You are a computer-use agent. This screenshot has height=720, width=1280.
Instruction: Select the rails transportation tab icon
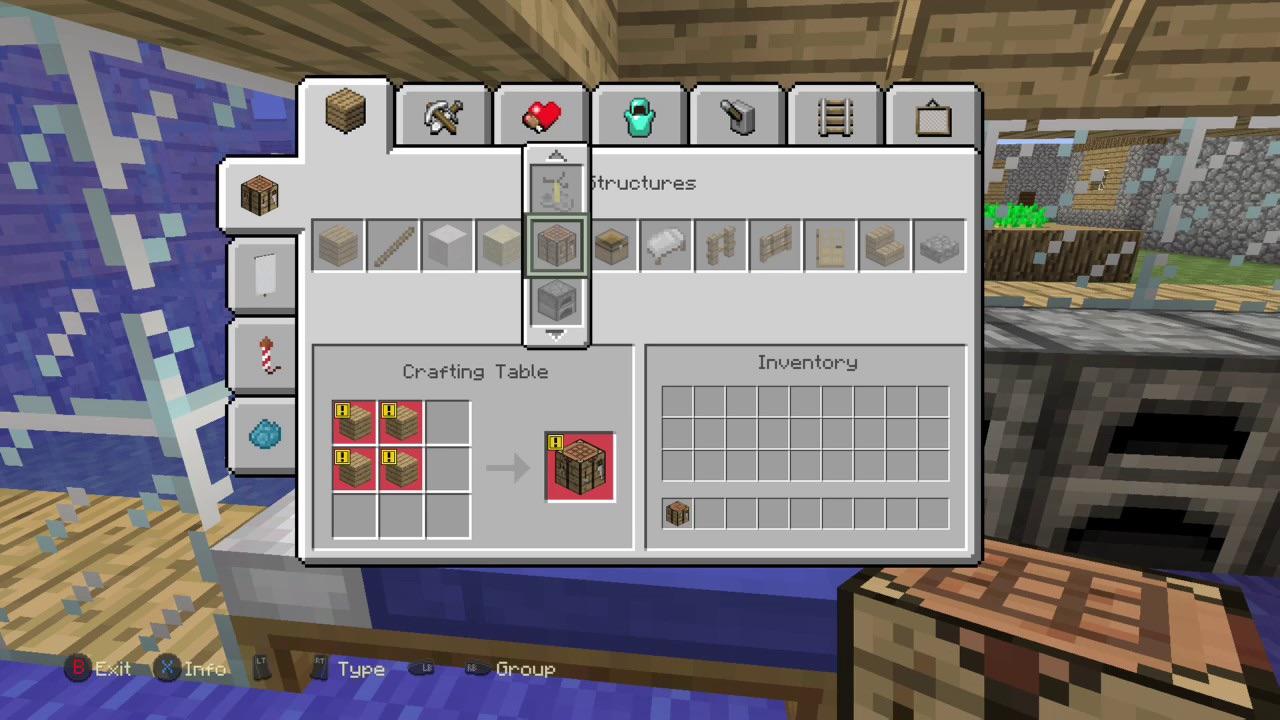(835, 113)
